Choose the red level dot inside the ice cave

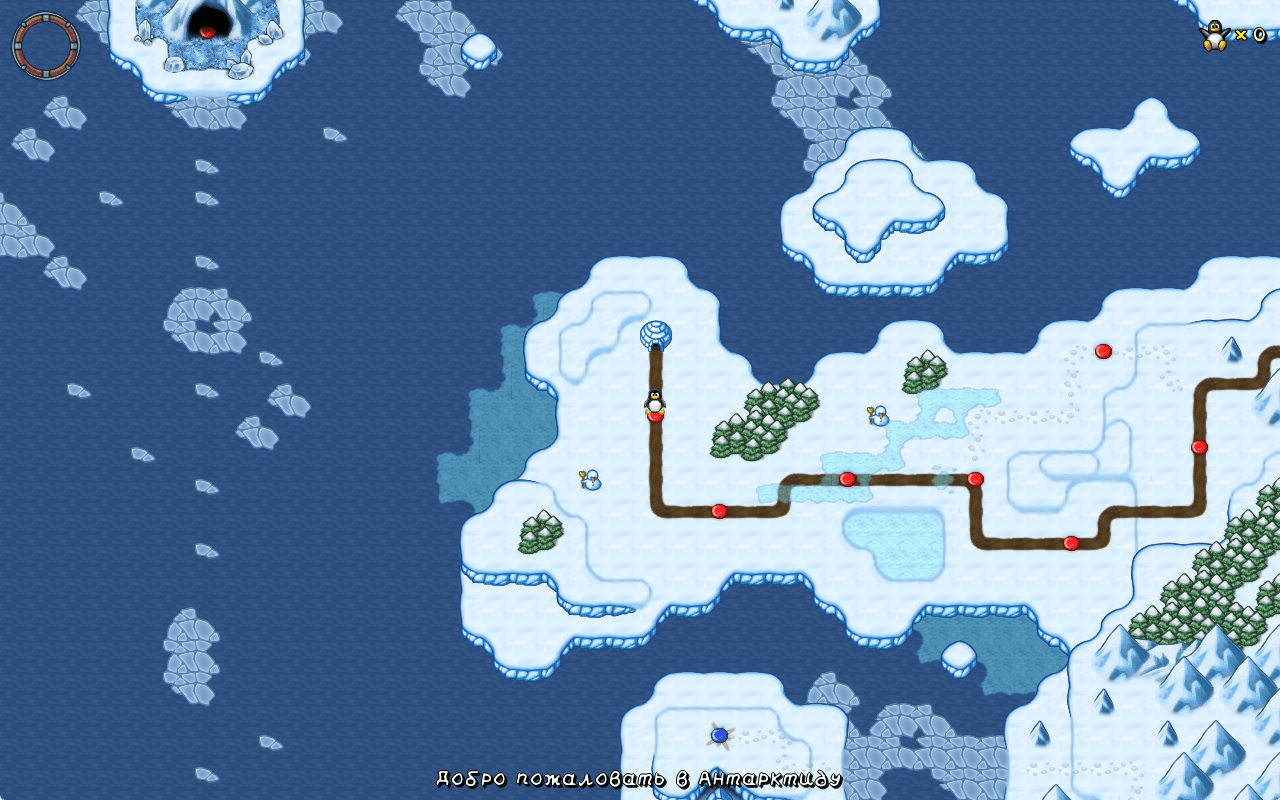(x=207, y=32)
